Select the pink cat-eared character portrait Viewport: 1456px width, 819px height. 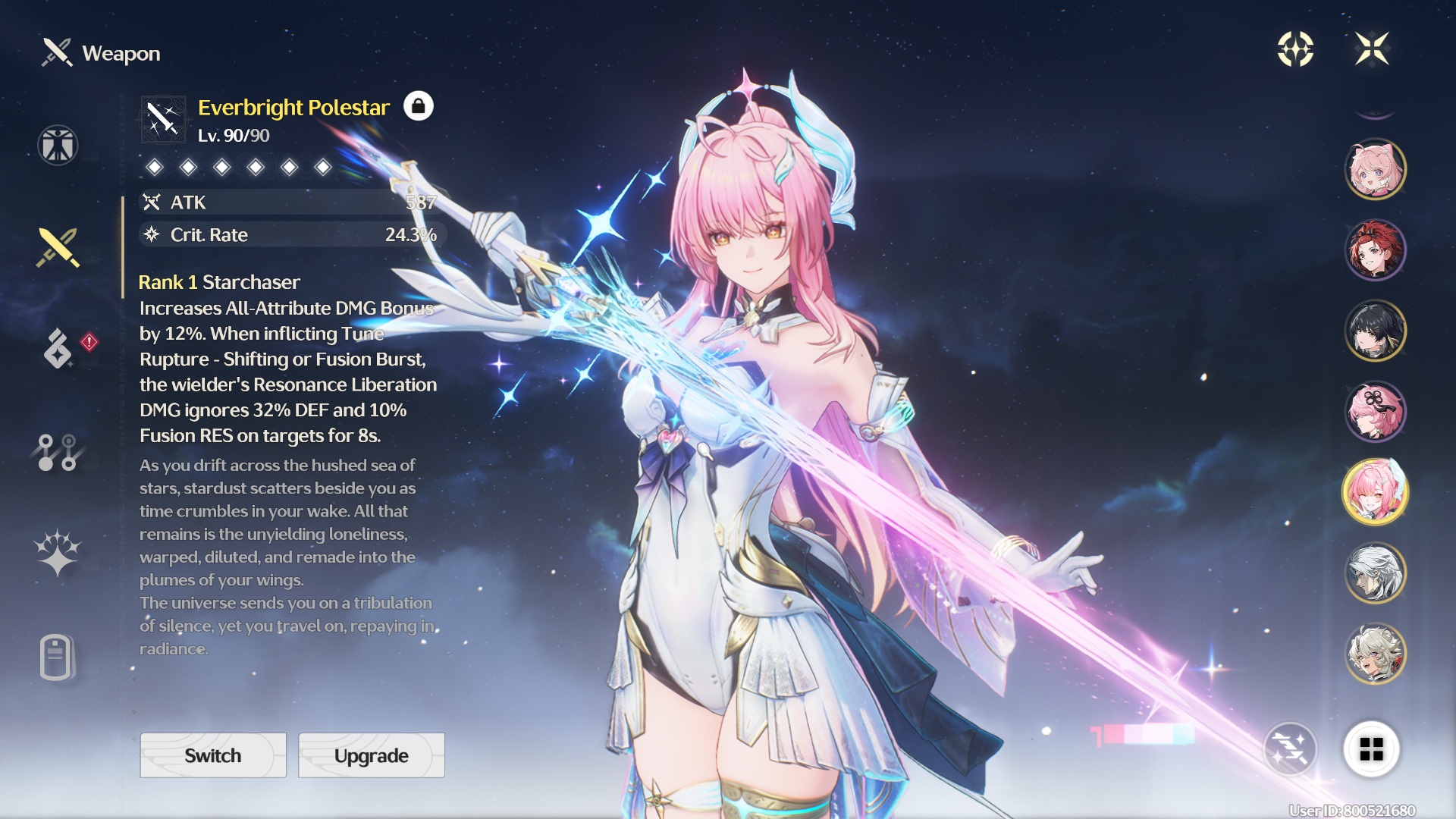[x=1375, y=169]
